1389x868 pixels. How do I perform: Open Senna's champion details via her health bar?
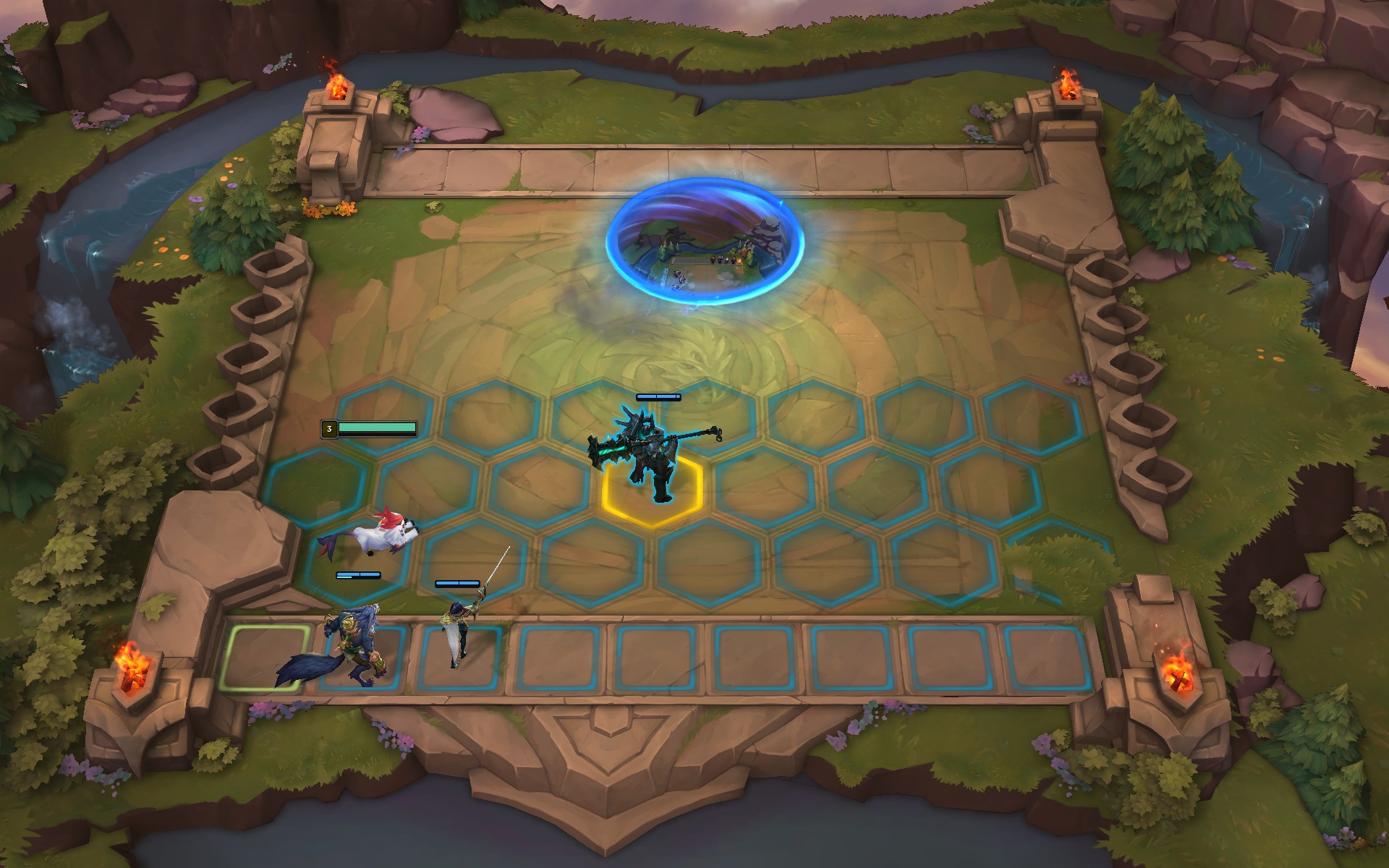coord(658,397)
